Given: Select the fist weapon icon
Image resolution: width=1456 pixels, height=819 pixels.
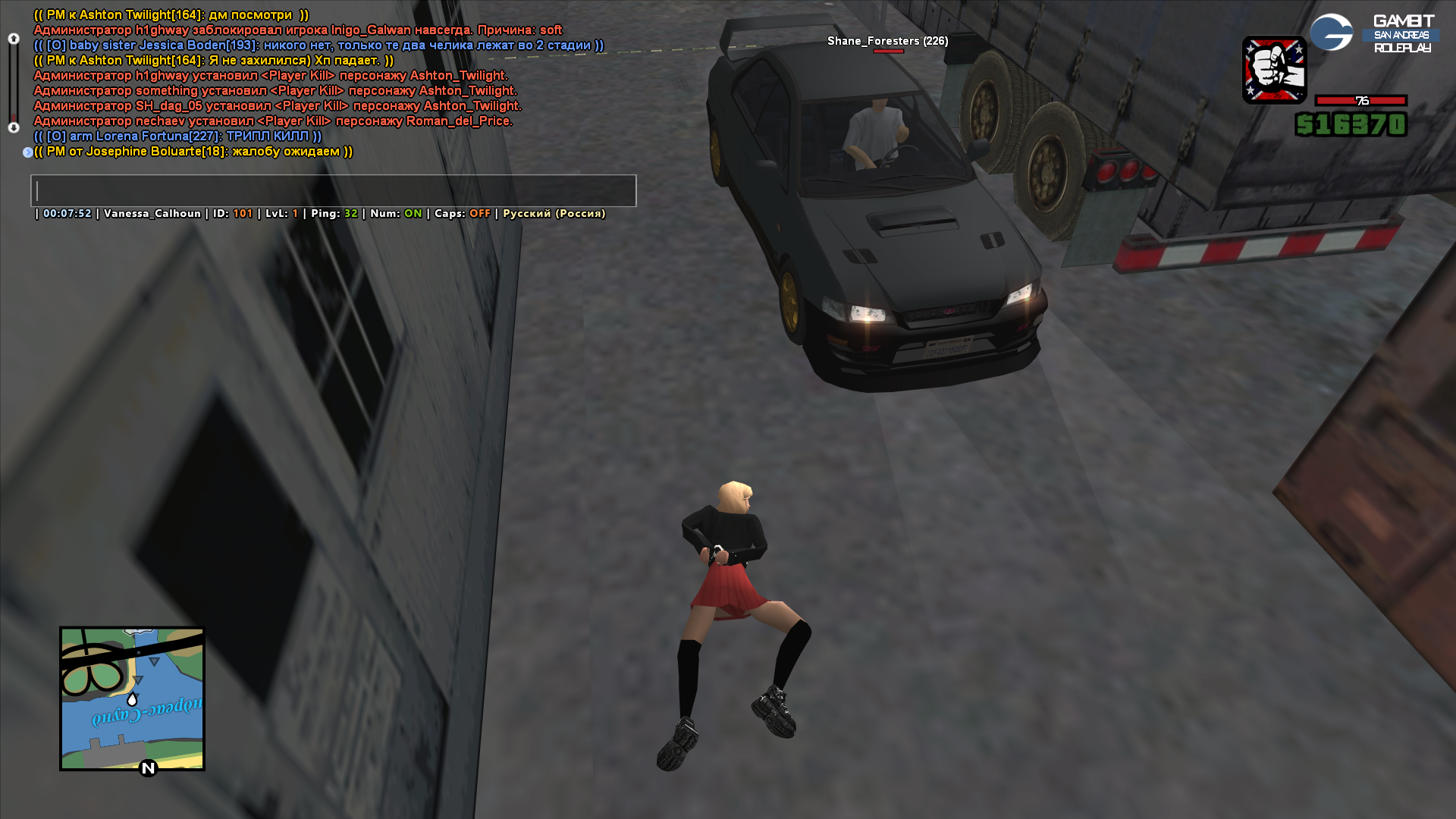Looking at the screenshot, I should tap(1274, 70).
